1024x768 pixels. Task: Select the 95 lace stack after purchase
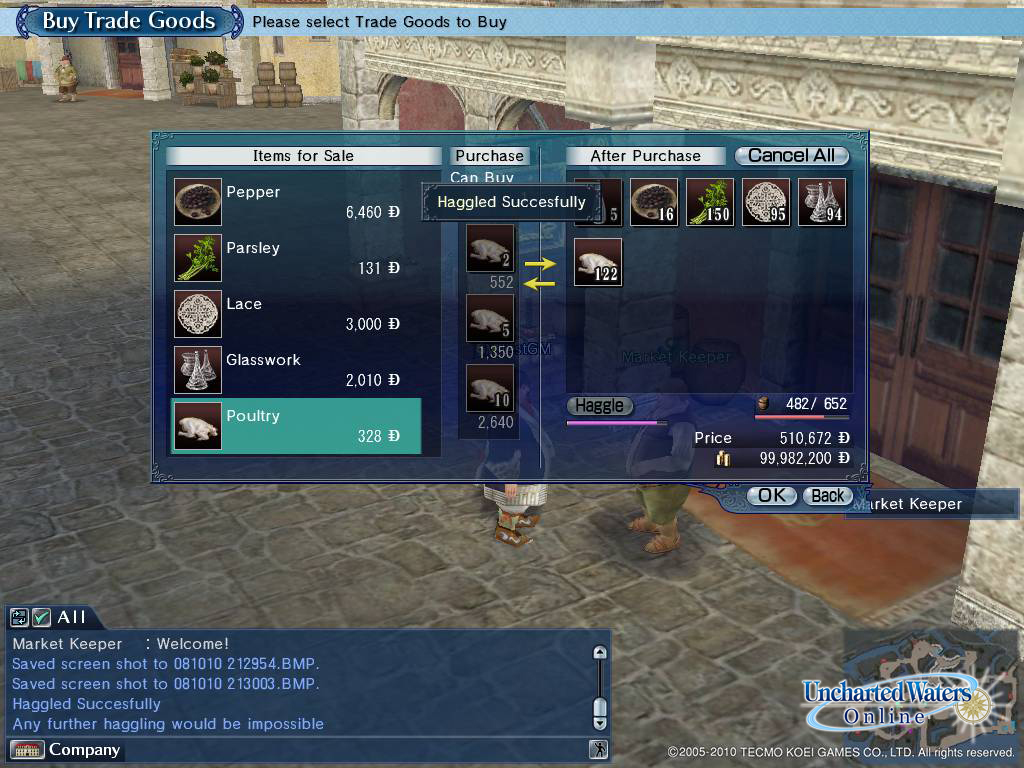point(766,203)
